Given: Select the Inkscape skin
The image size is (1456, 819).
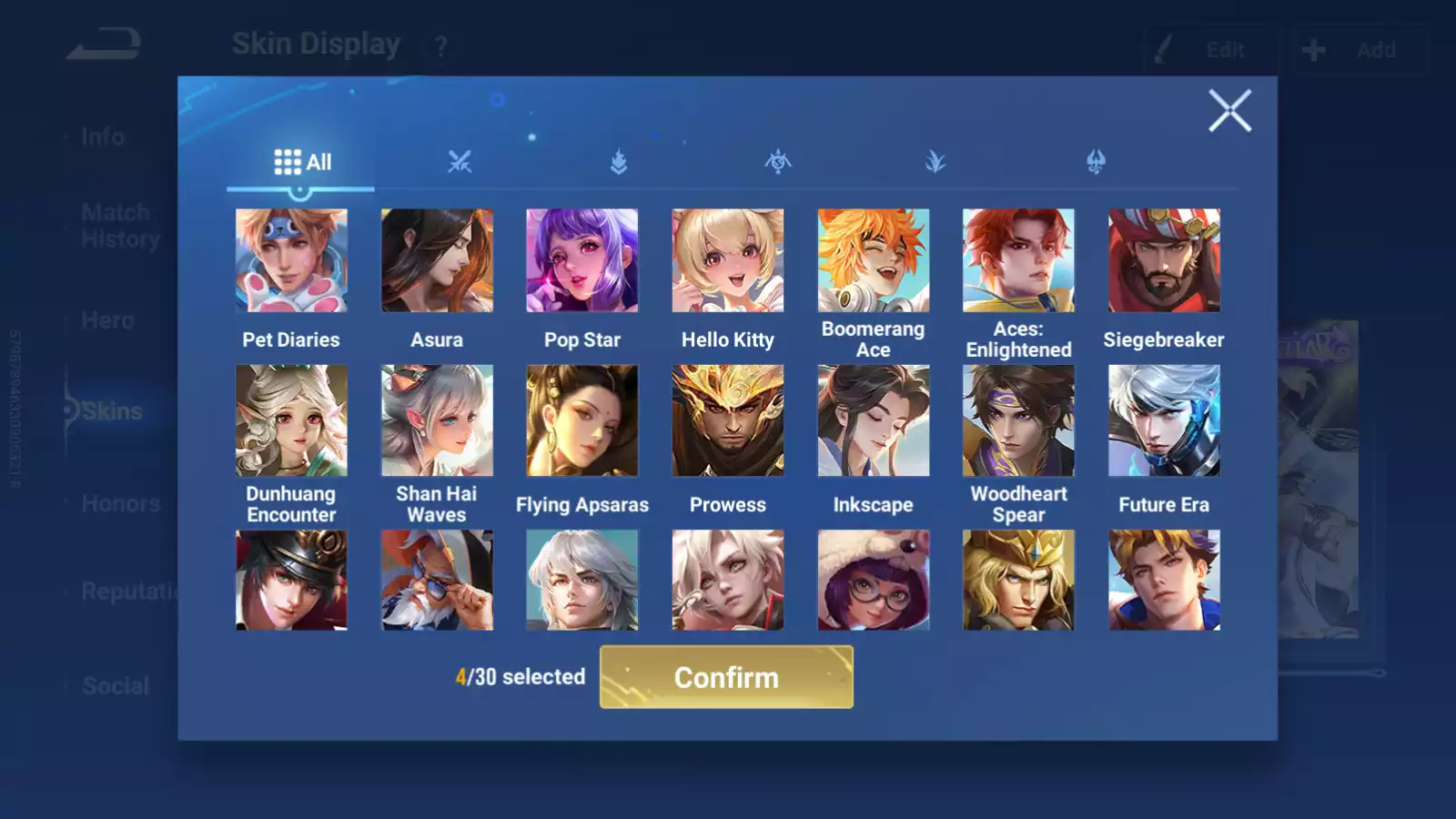Looking at the screenshot, I should click(x=874, y=420).
